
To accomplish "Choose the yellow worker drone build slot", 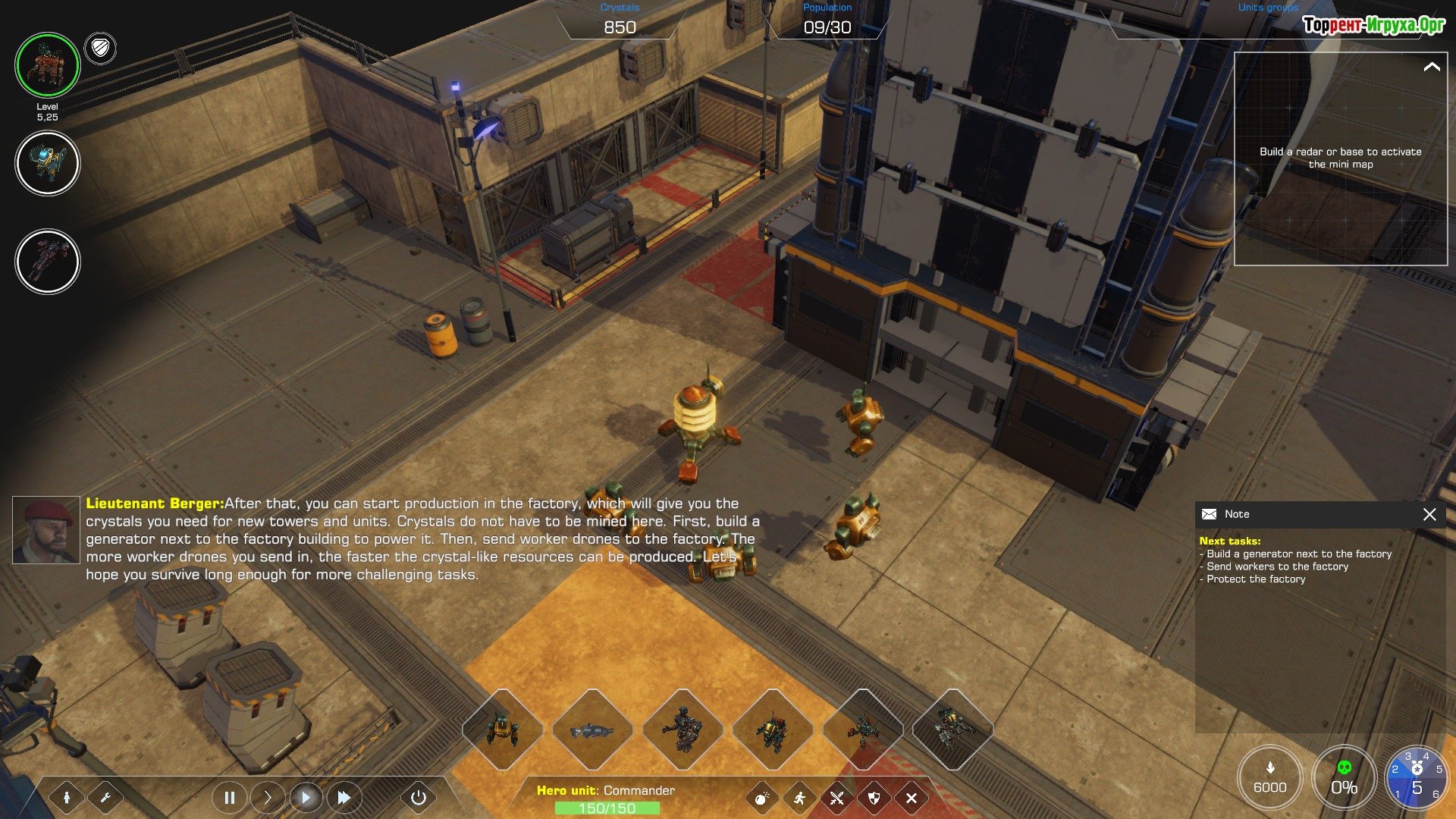I will pyautogui.click(x=502, y=730).
